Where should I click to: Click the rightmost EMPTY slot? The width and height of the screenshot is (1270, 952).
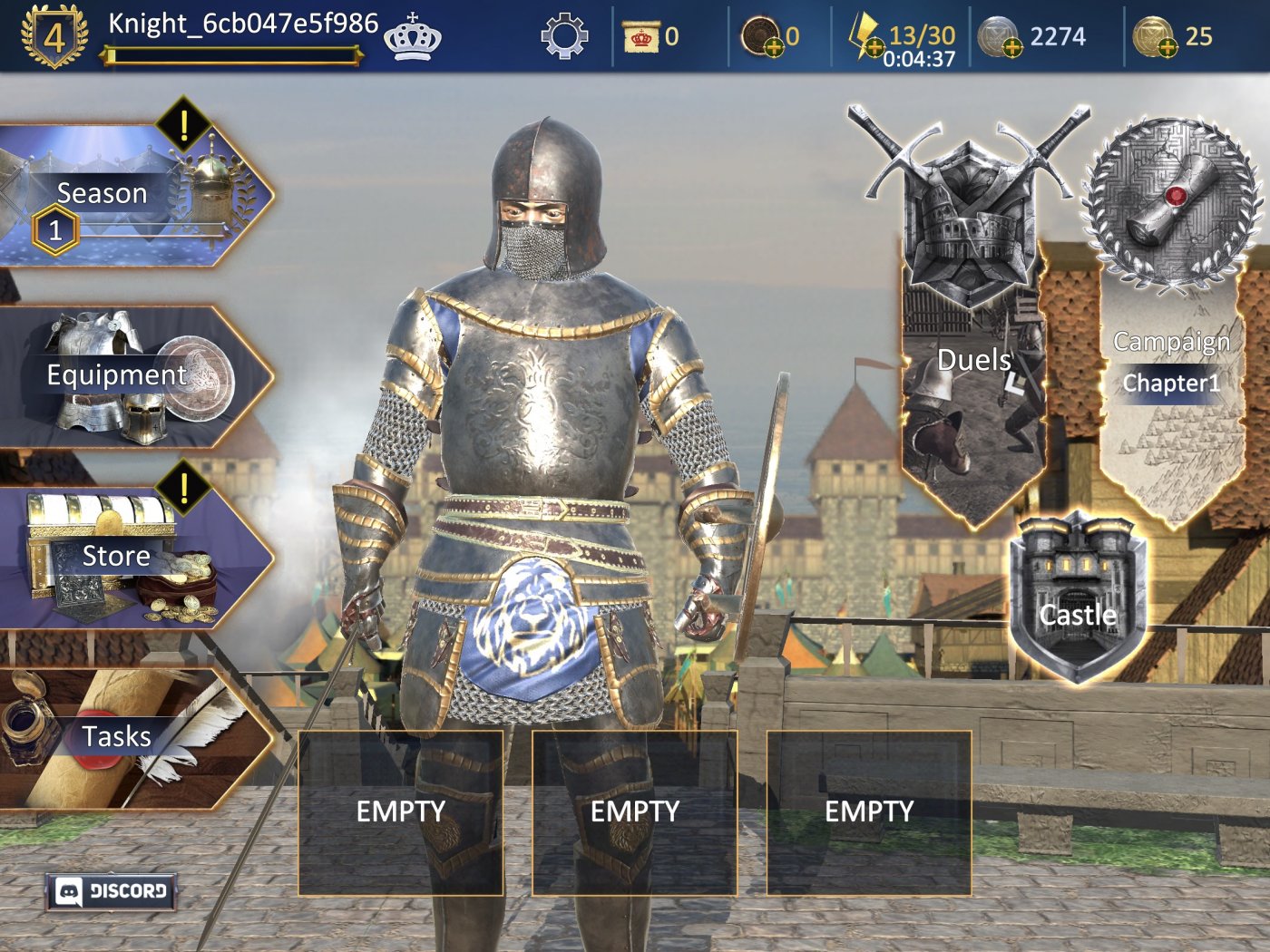[869, 811]
